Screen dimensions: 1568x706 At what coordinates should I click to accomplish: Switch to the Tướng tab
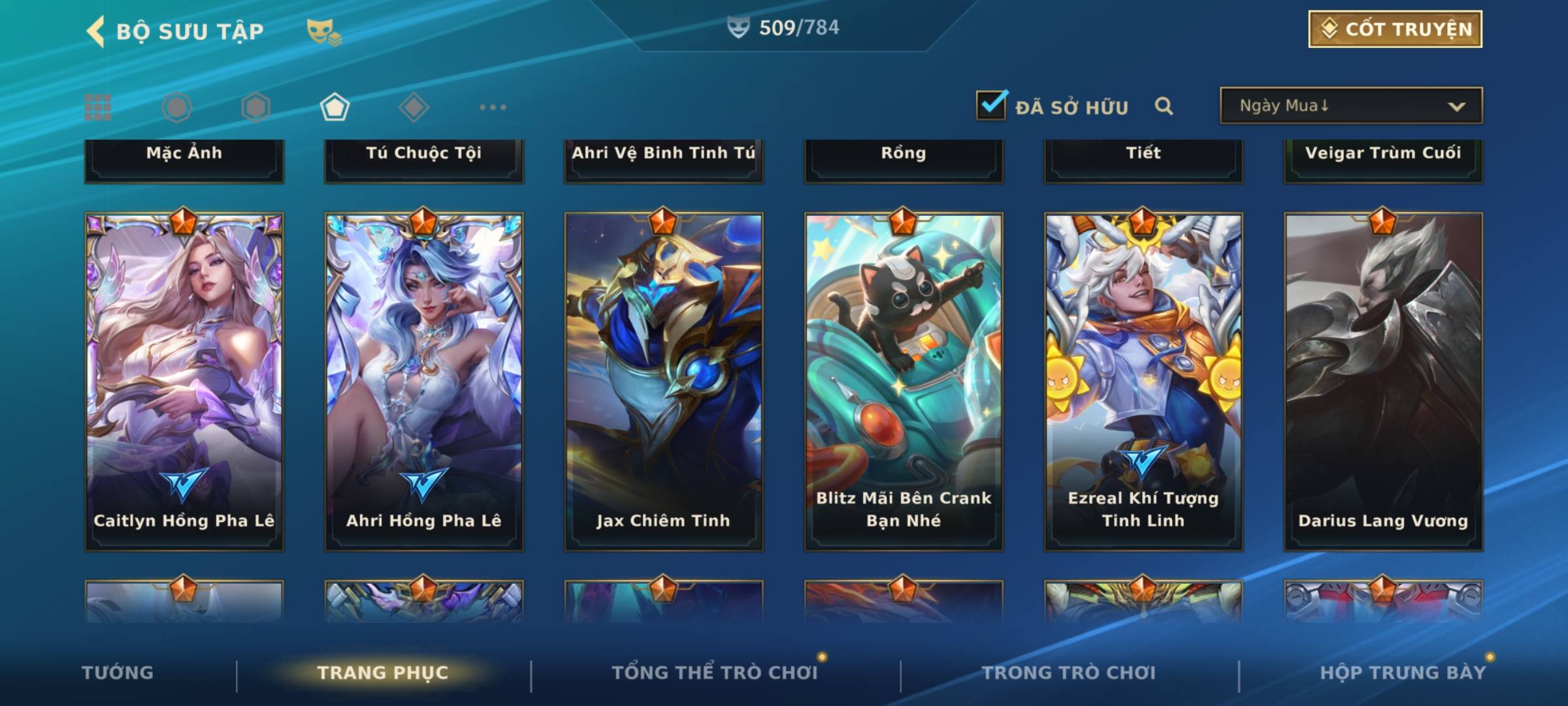118,673
